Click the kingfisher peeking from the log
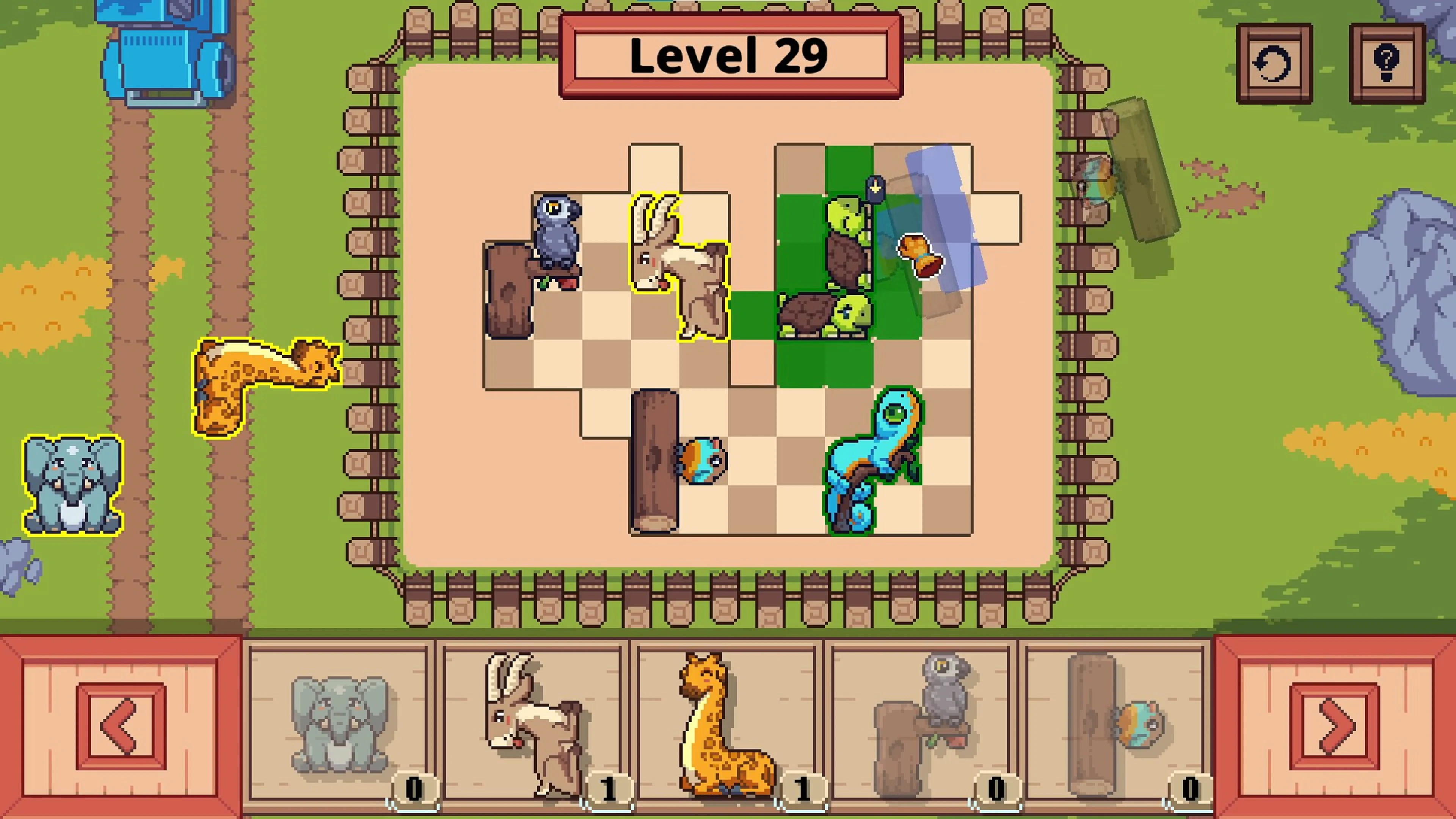 coord(701,461)
